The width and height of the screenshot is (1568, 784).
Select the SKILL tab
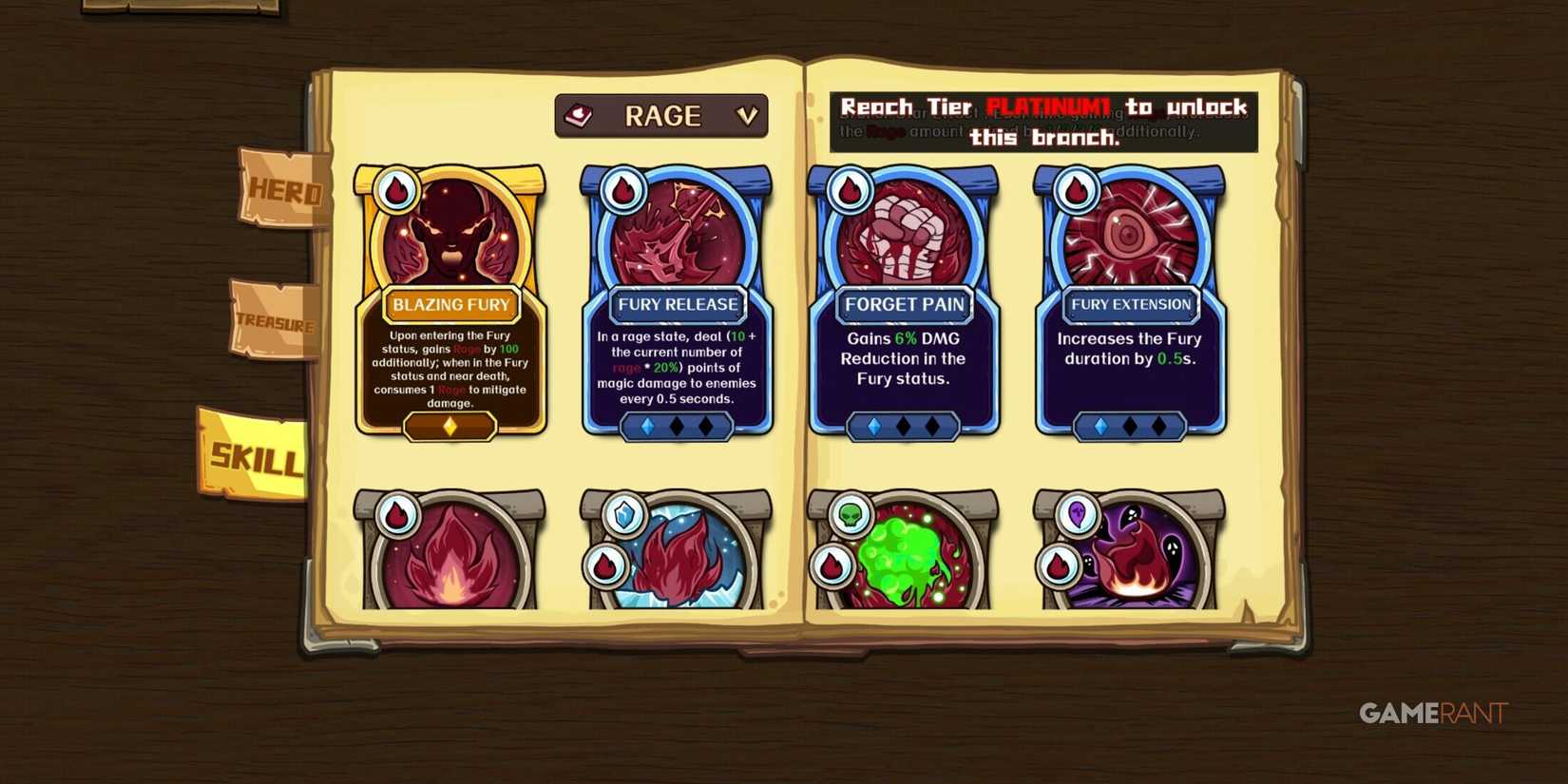(x=255, y=454)
